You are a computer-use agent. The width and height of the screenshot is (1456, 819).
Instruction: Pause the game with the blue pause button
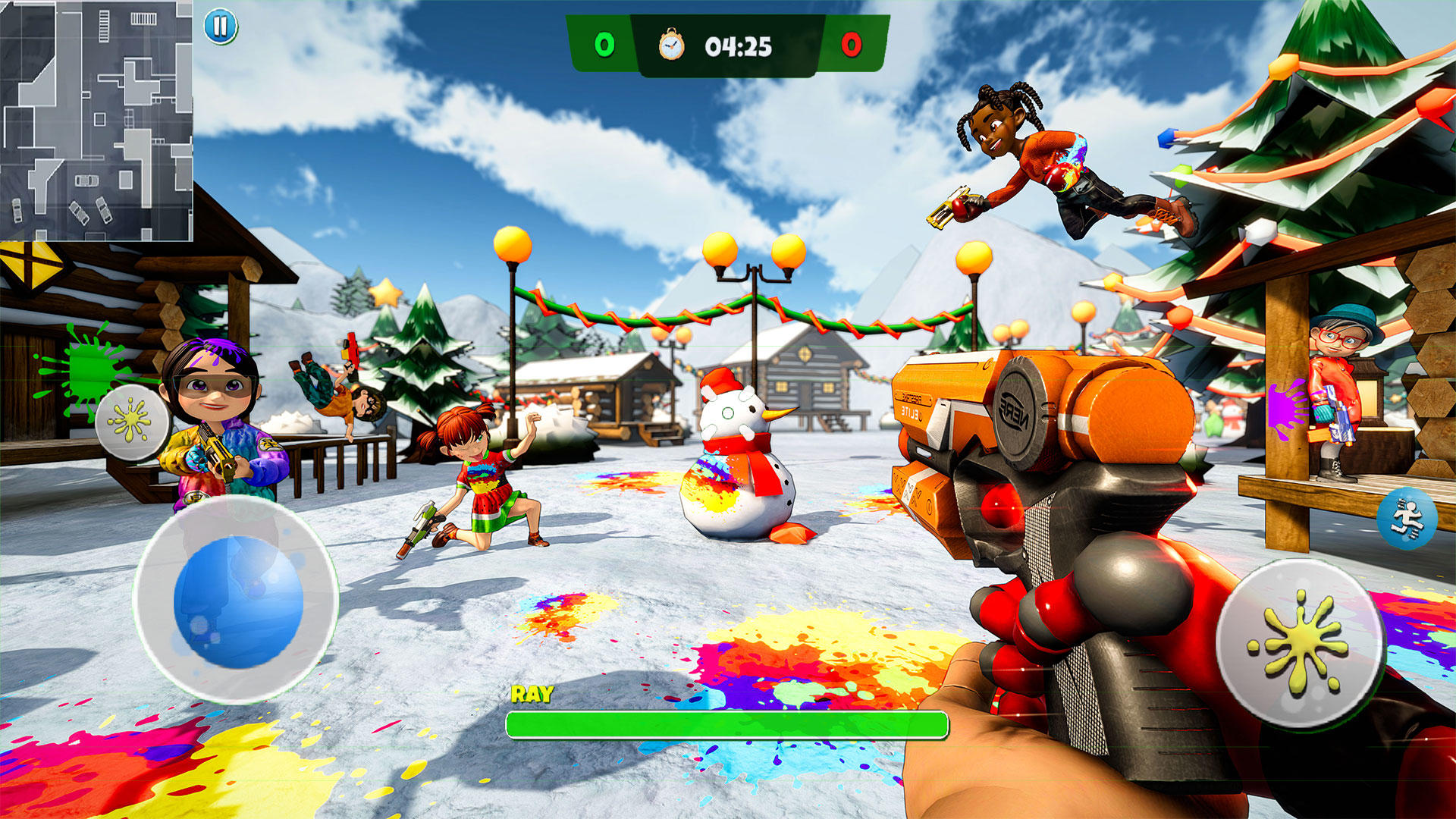point(221,27)
